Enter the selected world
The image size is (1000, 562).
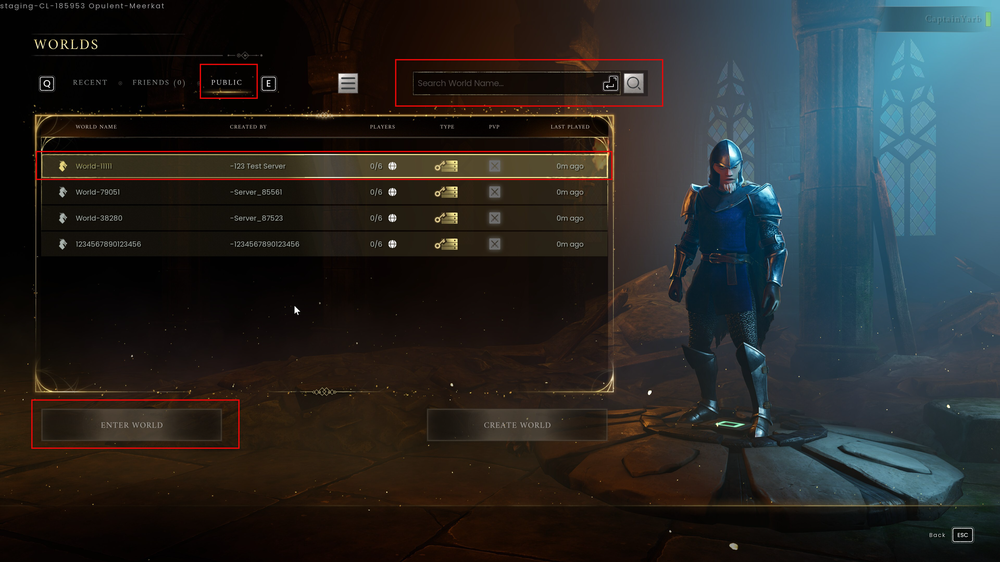131,425
